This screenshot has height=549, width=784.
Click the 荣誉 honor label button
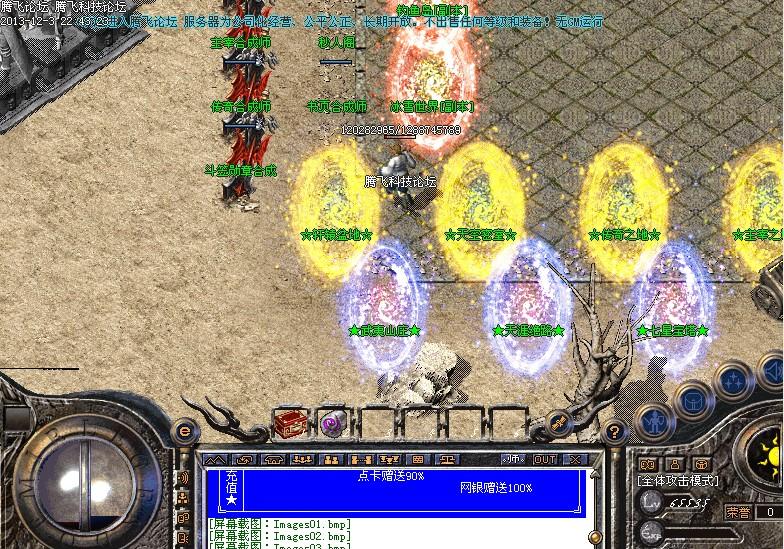pos(739,510)
